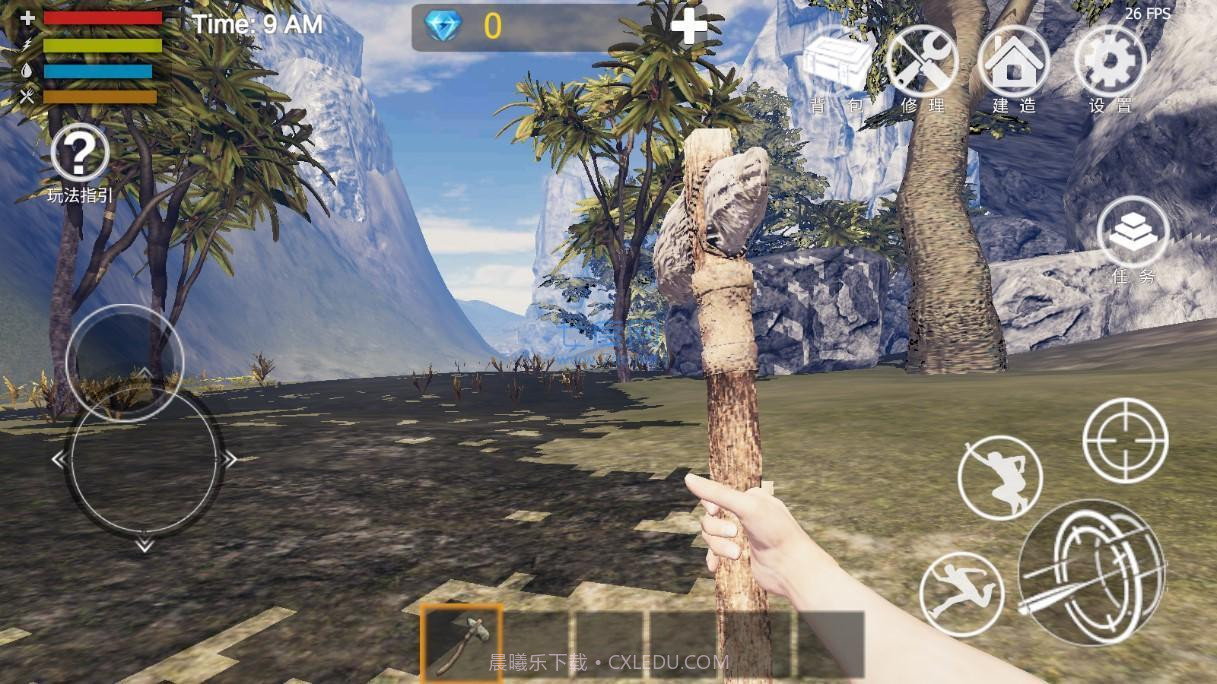Select the stone axe hotbar slot
The image size is (1217, 684).
(461, 642)
